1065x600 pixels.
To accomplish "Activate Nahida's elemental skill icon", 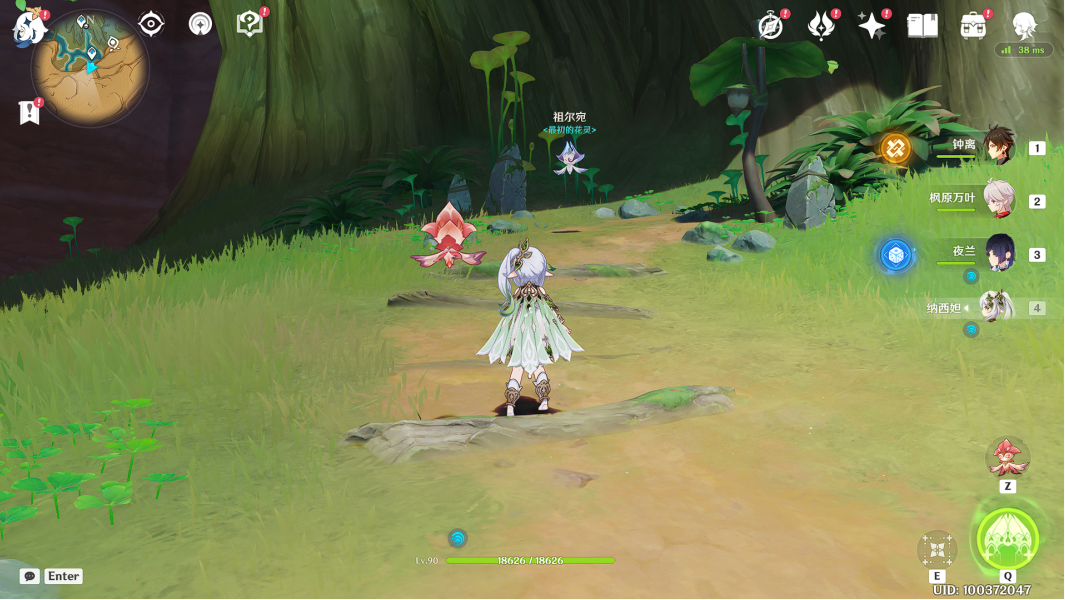I will pyautogui.click(x=937, y=549).
